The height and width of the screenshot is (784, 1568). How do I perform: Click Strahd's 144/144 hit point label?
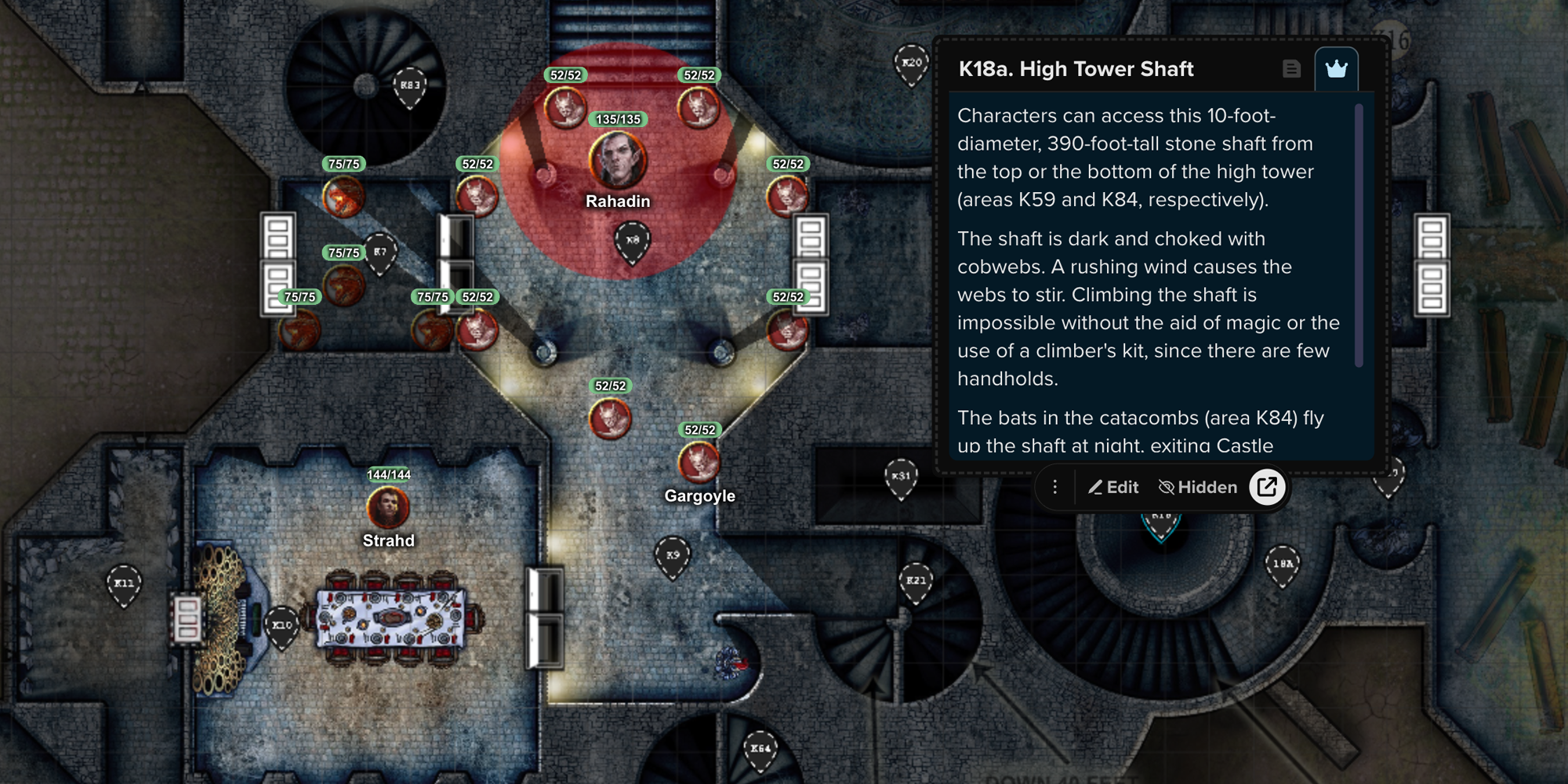(390, 475)
